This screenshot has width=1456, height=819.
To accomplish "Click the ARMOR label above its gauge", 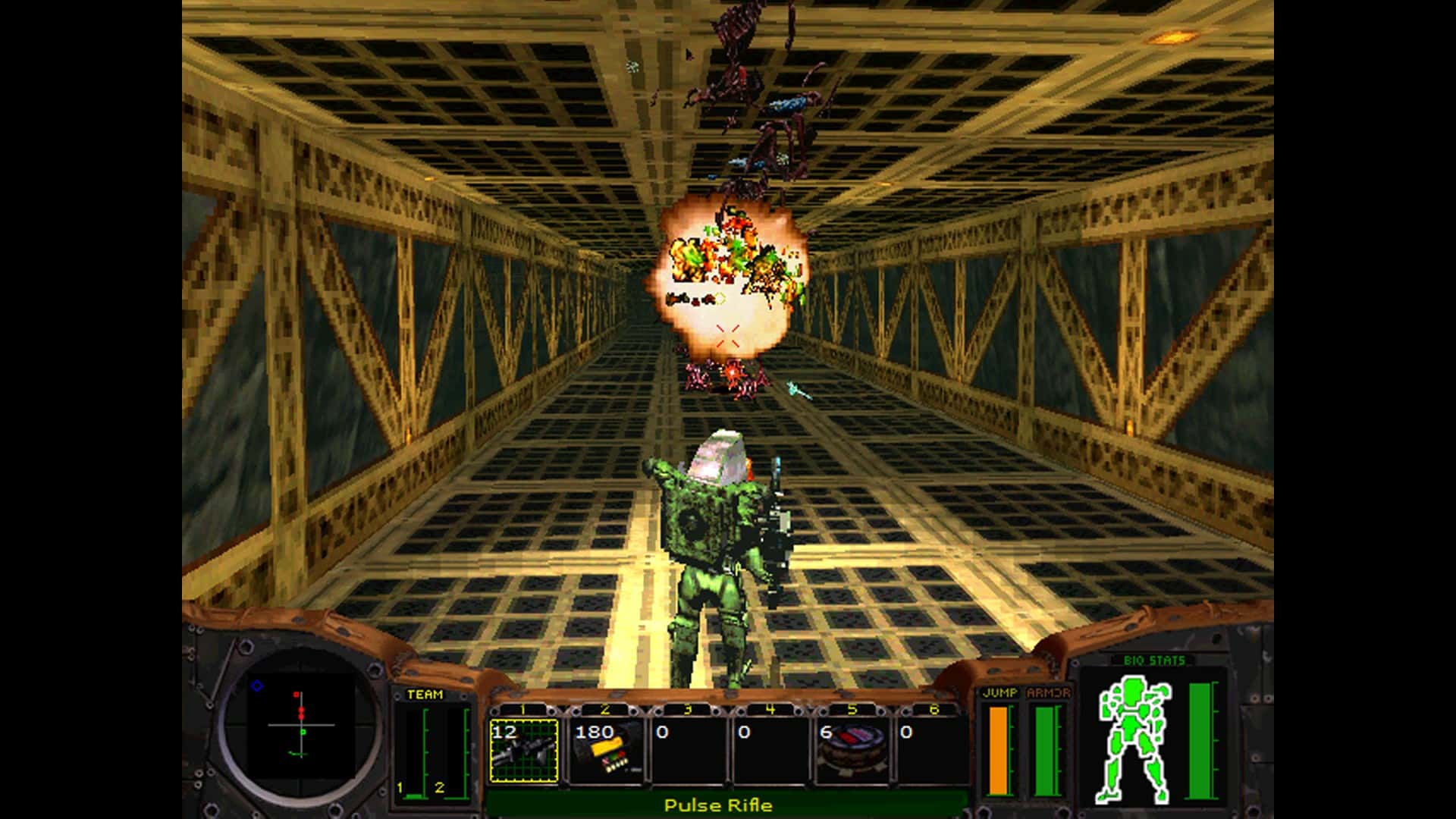I will coord(1049,693).
